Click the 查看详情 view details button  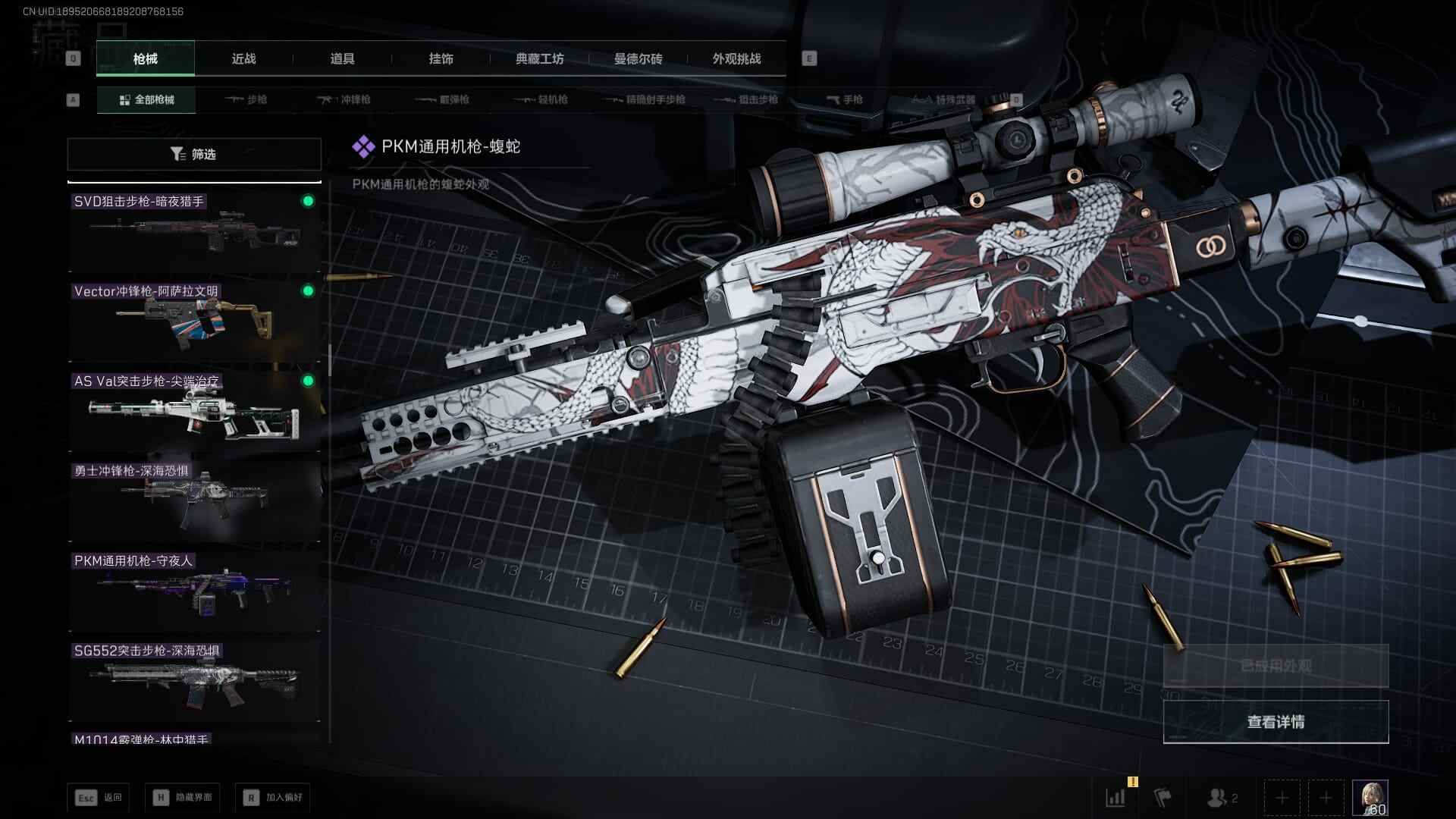tap(1276, 722)
